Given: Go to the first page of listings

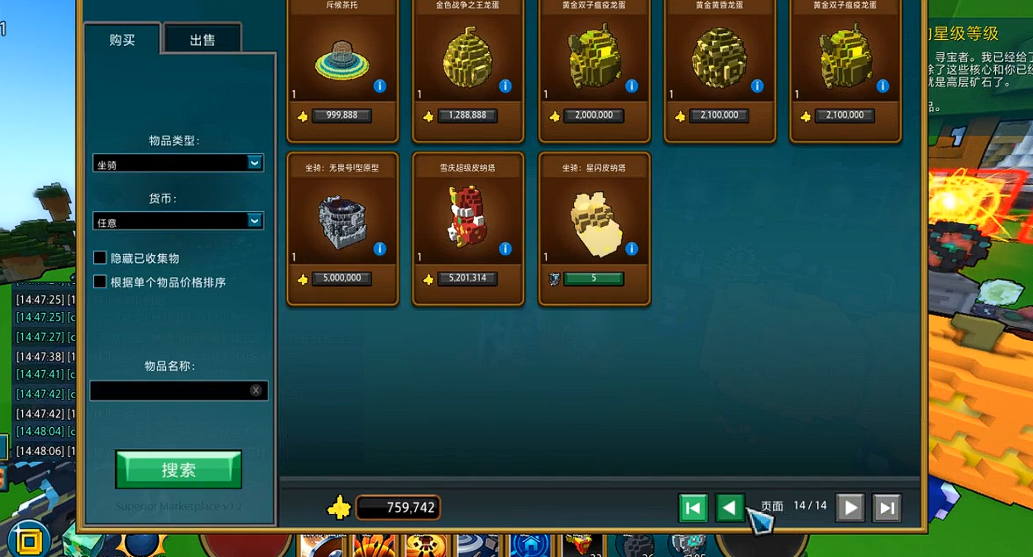Looking at the screenshot, I should [693, 508].
